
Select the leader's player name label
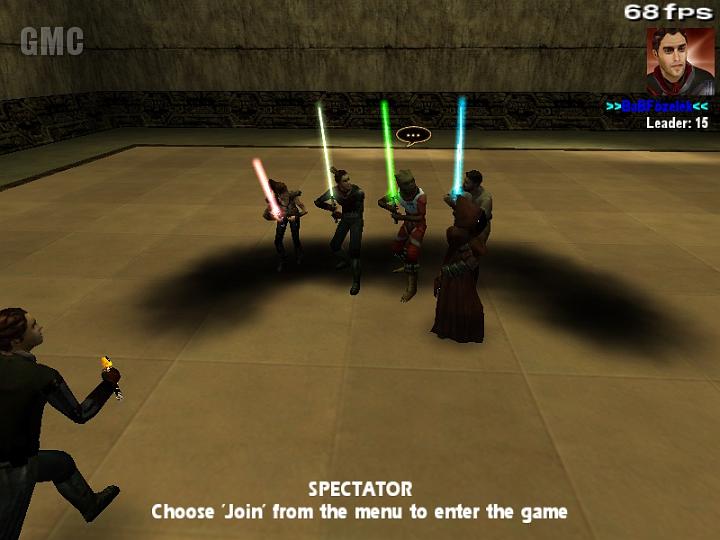point(657,106)
